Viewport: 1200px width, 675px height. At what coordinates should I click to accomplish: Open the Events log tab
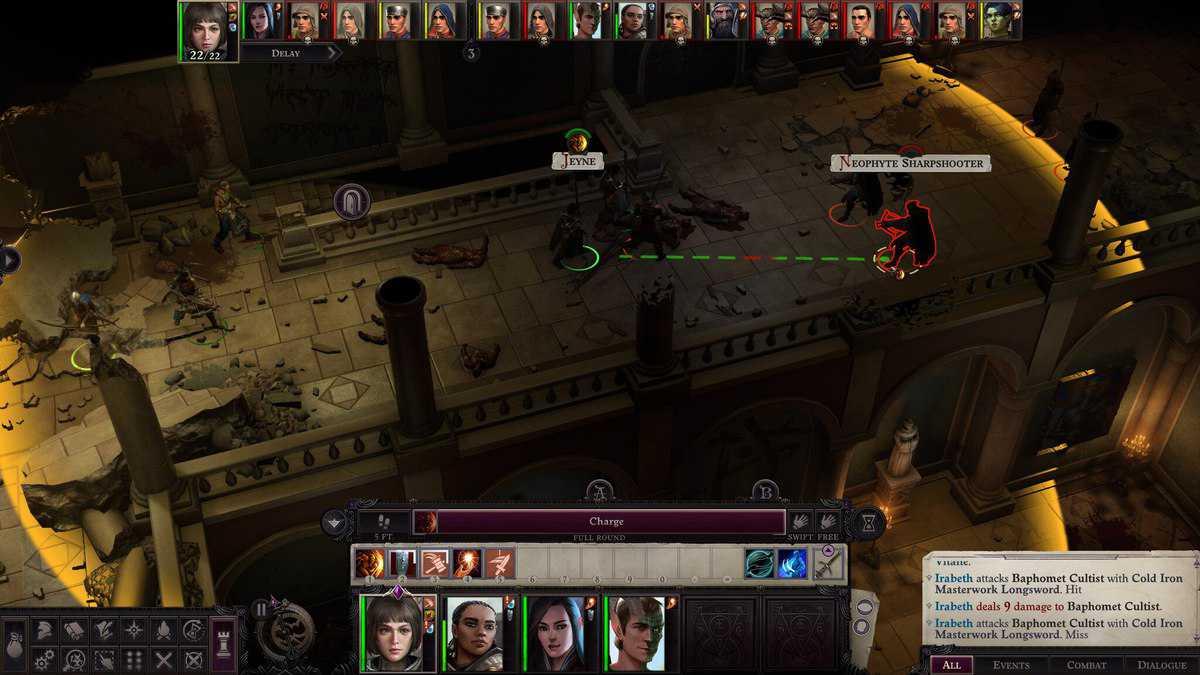pos(1011,665)
